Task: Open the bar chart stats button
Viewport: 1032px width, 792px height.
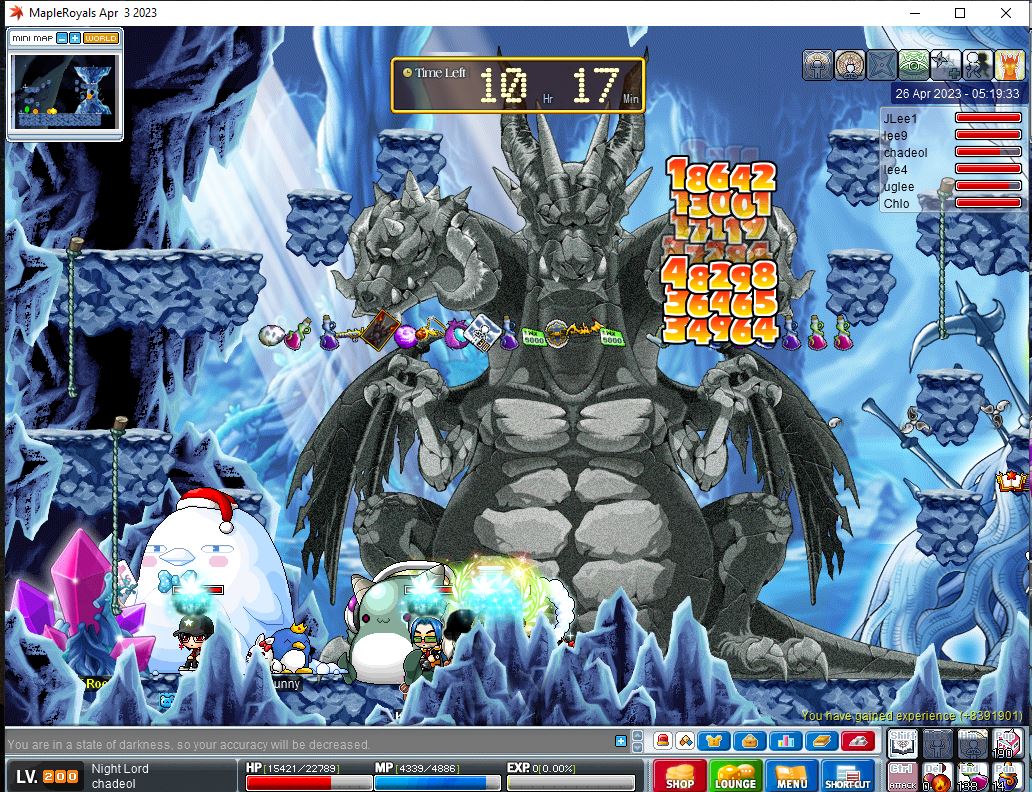Action: coord(784,741)
